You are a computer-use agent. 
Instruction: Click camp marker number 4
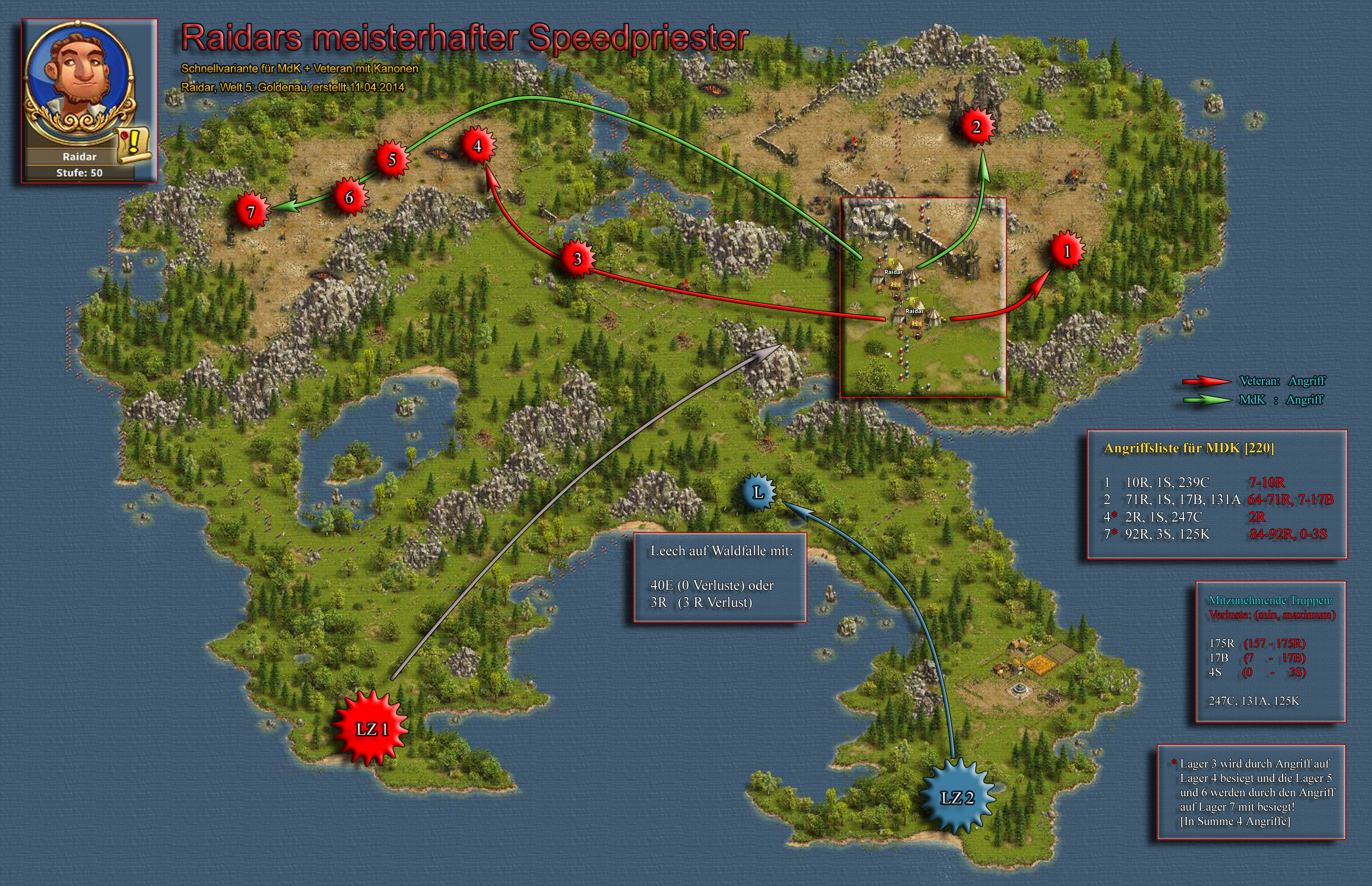(x=476, y=146)
